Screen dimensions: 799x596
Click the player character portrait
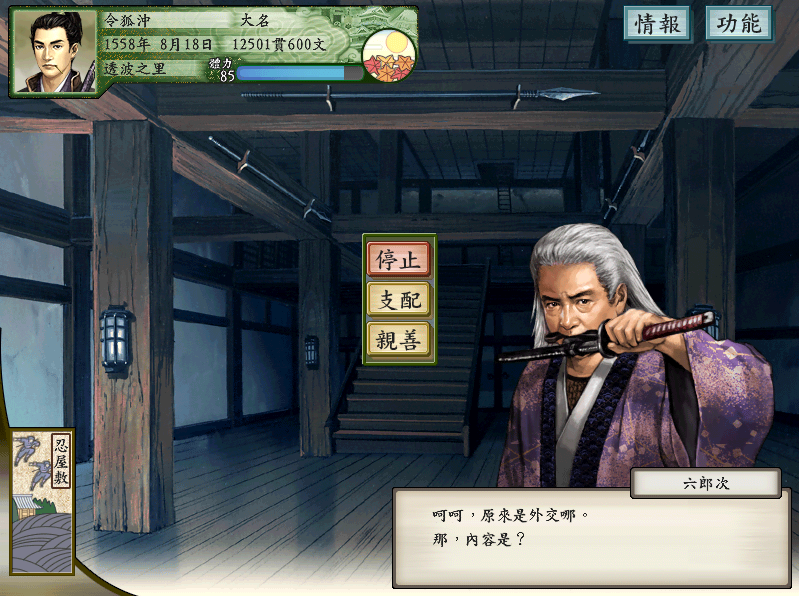(x=56, y=53)
